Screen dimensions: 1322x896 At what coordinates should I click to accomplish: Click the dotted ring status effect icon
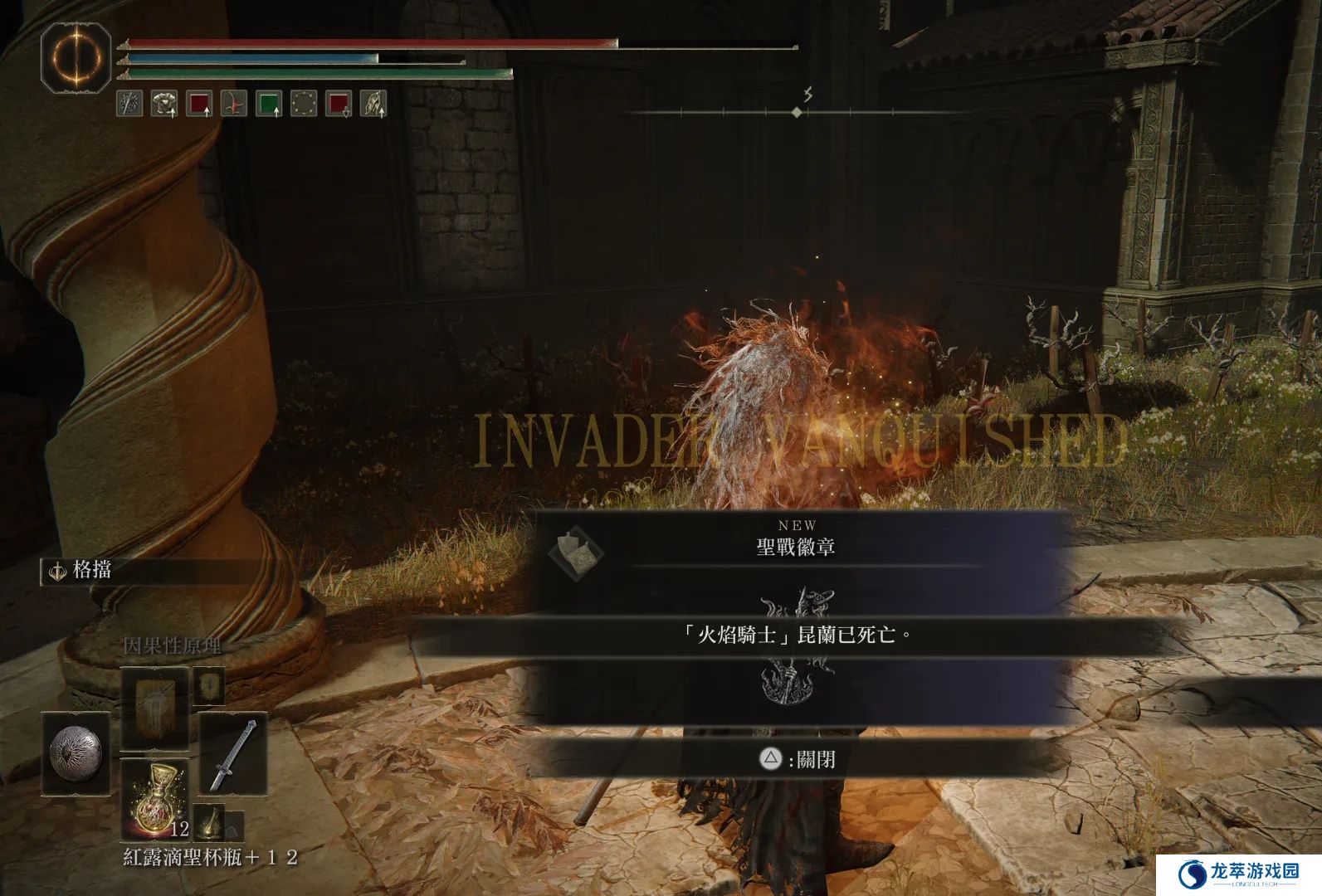[x=304, y=104]
